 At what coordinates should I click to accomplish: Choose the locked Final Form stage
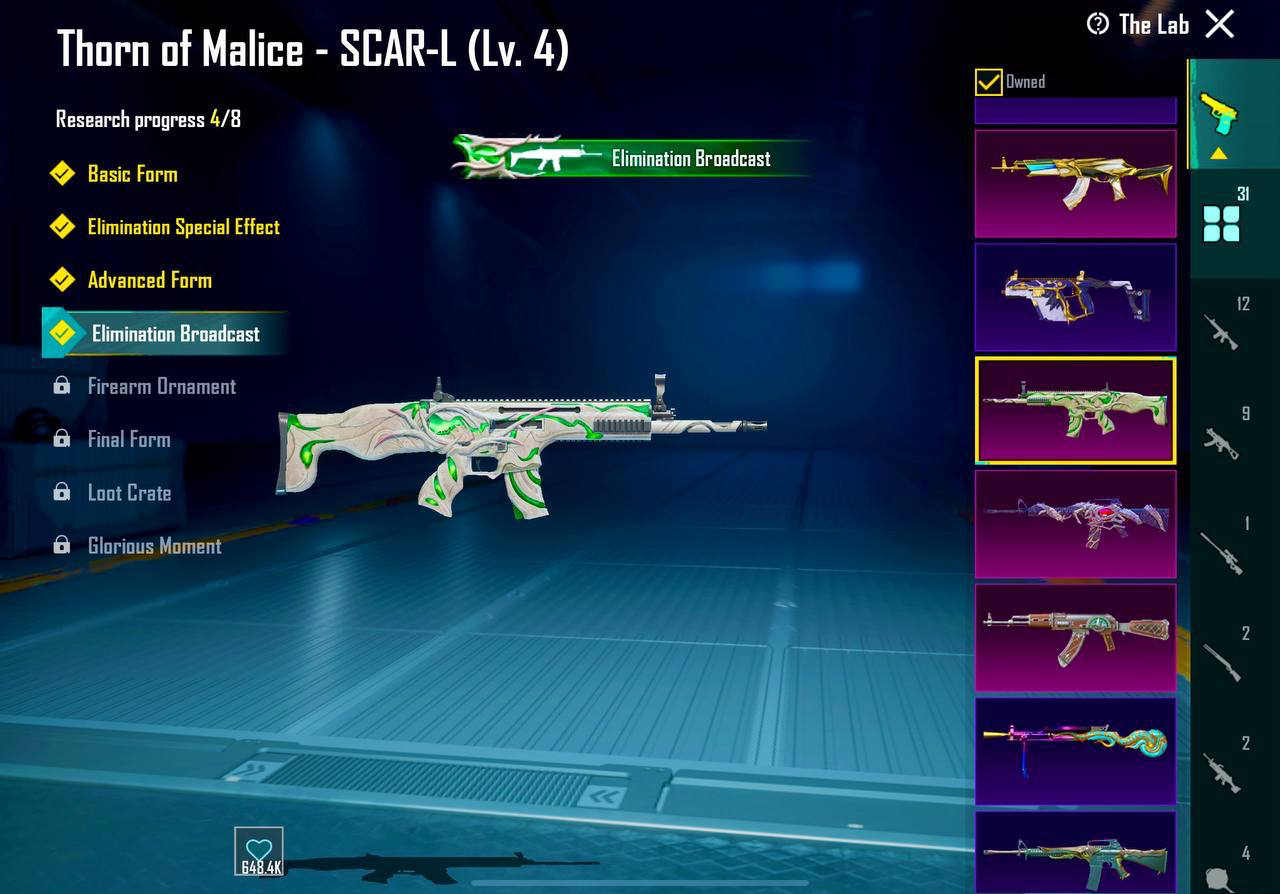pos(128,439)
